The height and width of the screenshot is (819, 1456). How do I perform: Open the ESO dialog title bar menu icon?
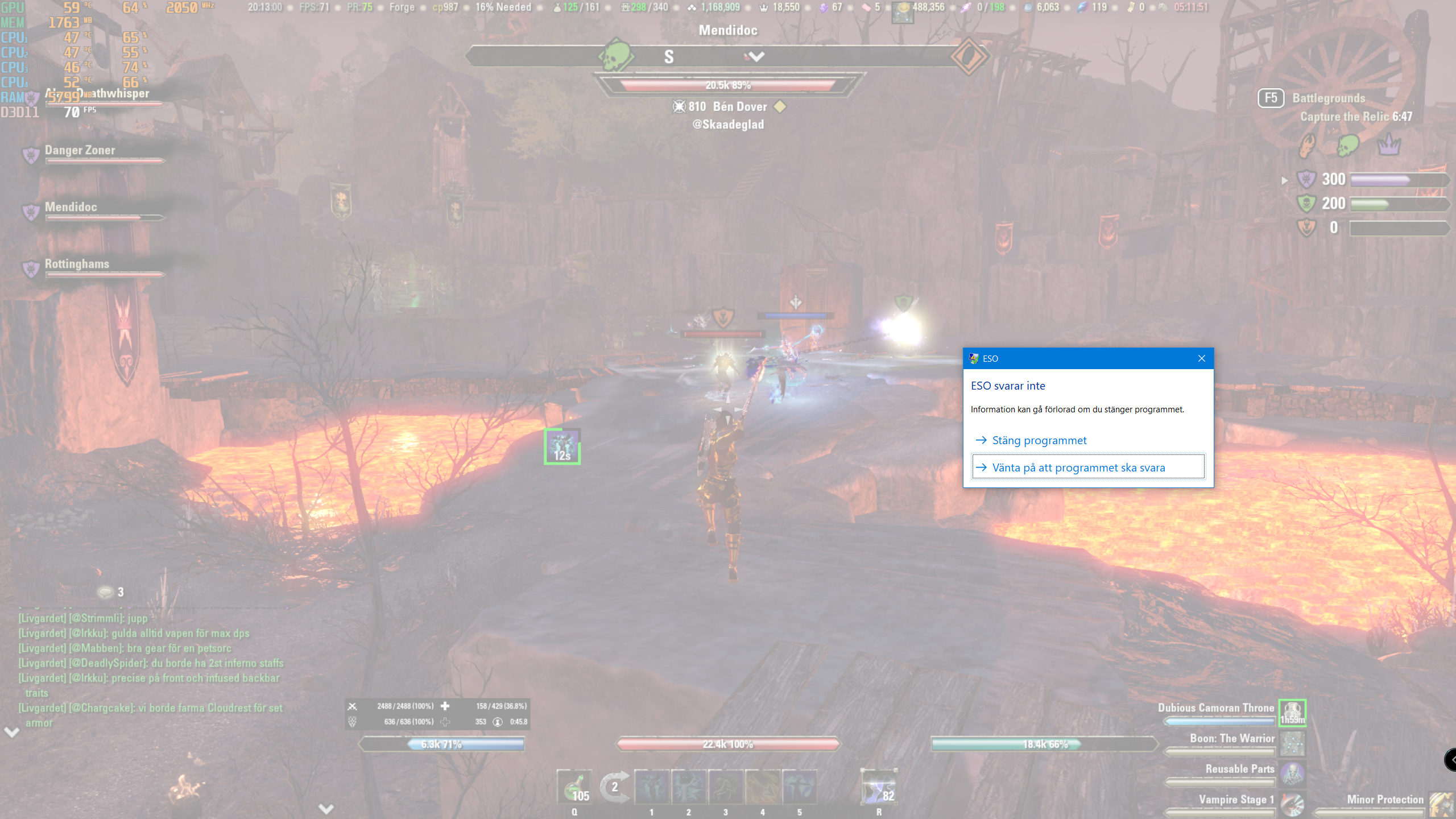pyautogui.click(x=974, y=358)
